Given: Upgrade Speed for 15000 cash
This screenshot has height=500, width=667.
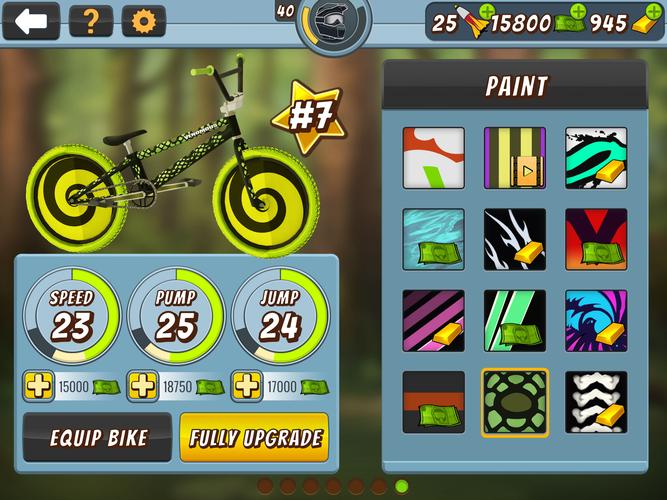Looking at the screenshot, I should tap(37, 386).
